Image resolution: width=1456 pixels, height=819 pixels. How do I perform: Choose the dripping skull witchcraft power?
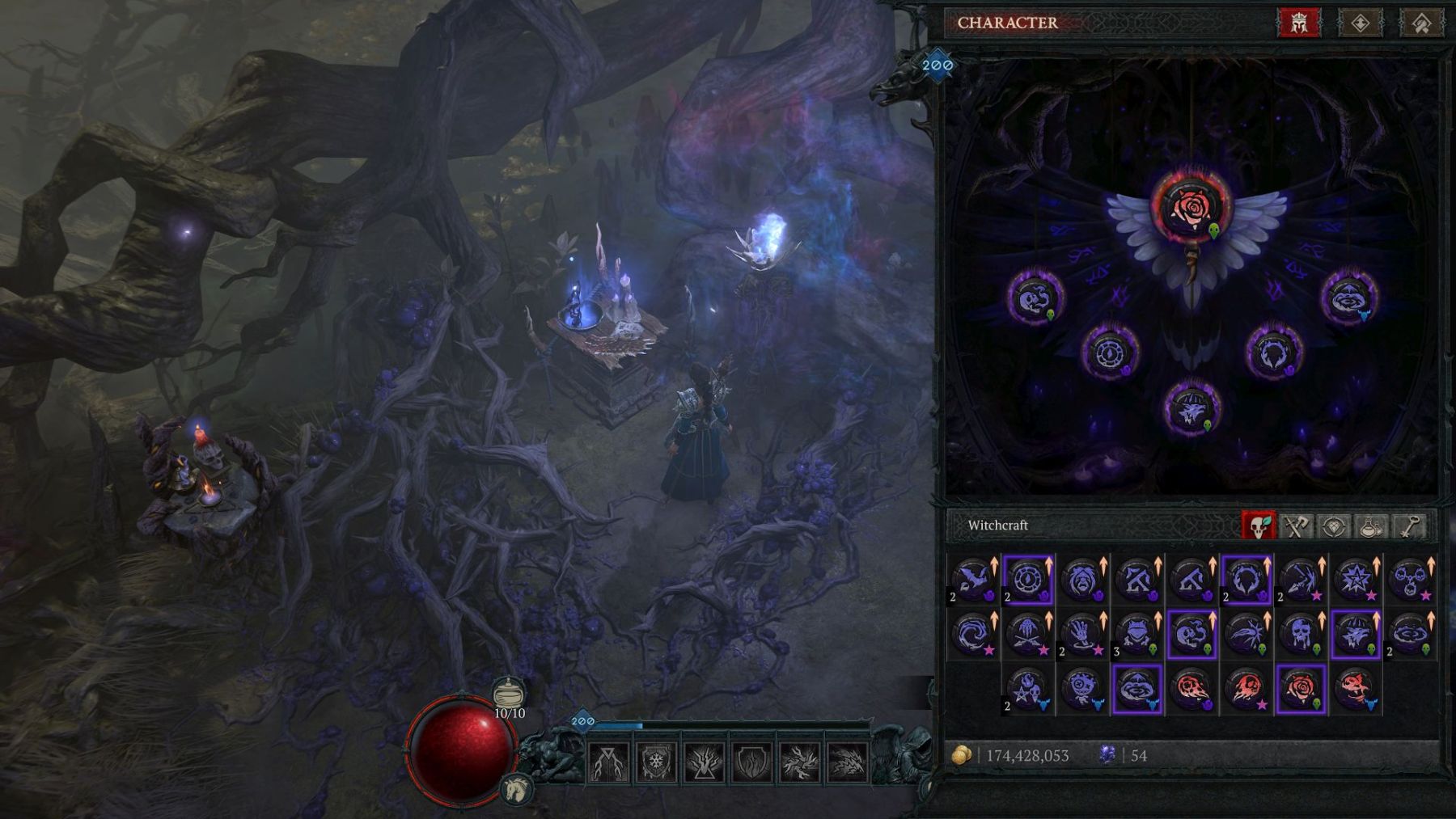(x=1301, y=635)
